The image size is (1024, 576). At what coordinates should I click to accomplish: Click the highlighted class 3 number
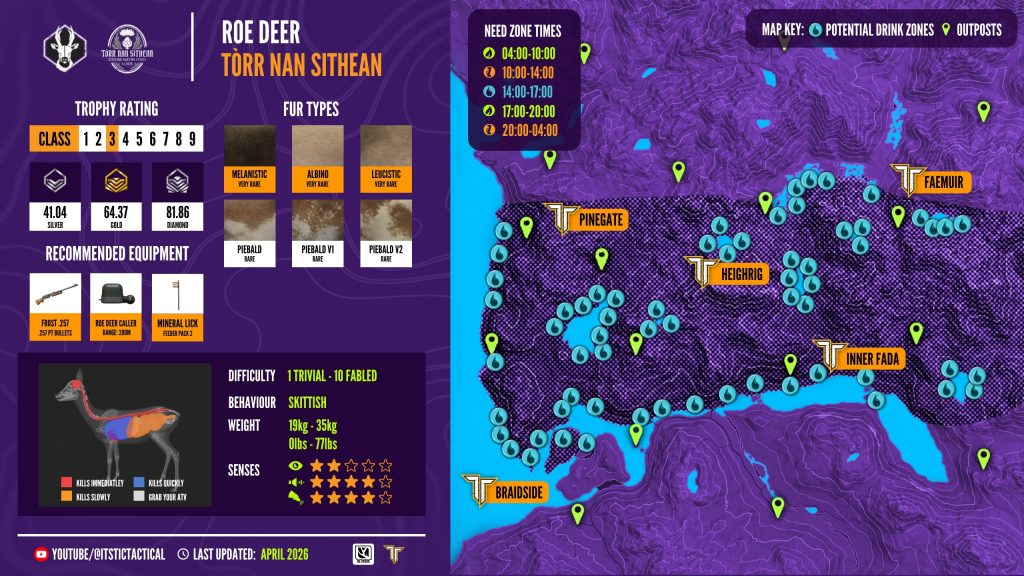tap(113, 138)
